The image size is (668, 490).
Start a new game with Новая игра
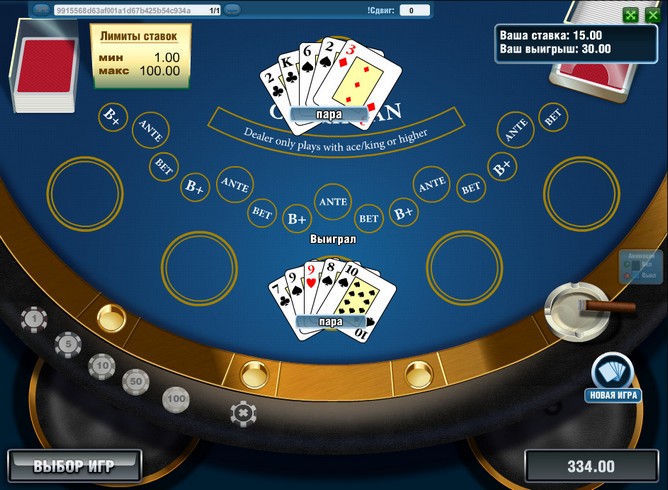[612, 378]
